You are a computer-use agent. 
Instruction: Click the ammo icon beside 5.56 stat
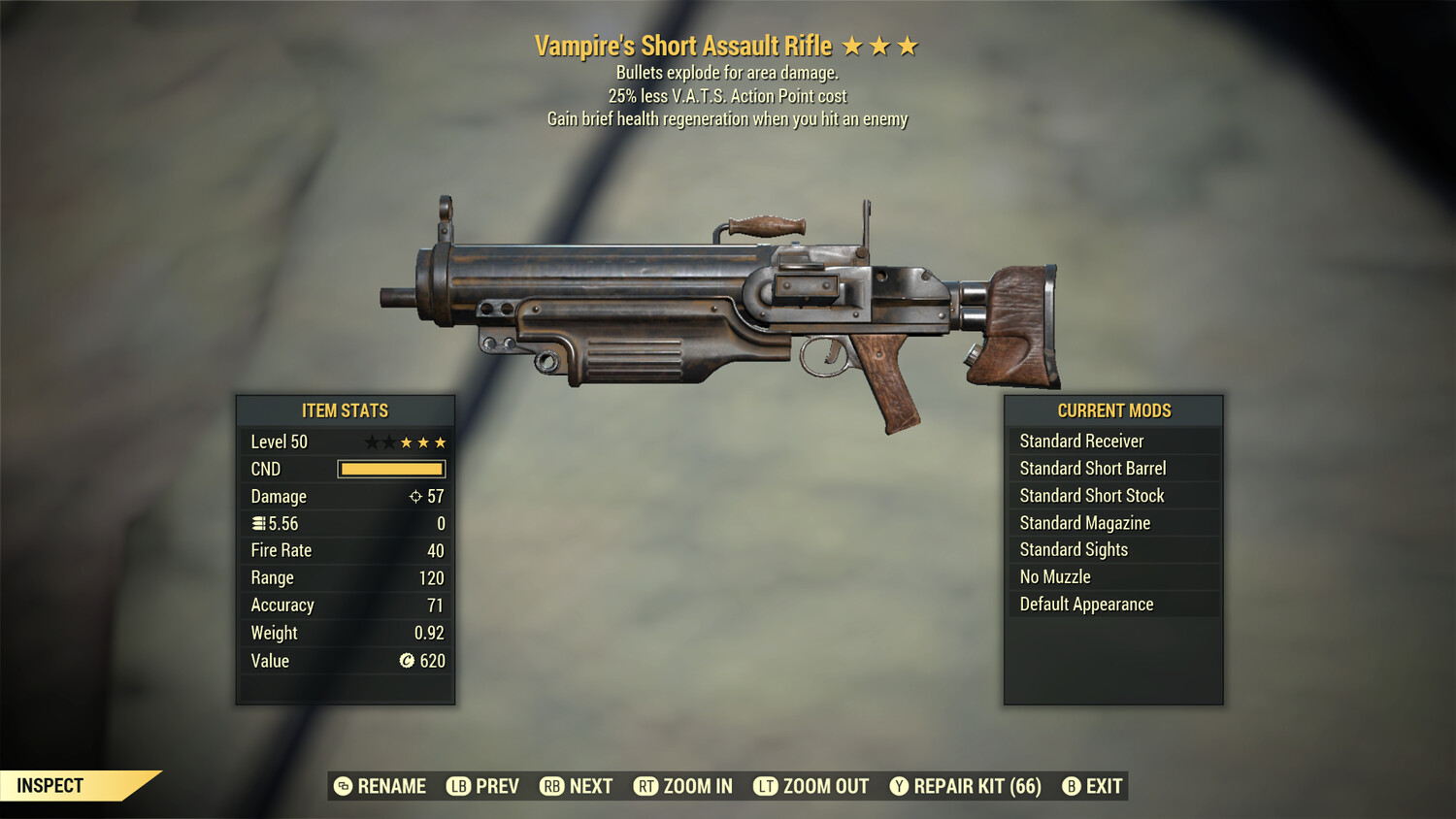coord(257,523)
